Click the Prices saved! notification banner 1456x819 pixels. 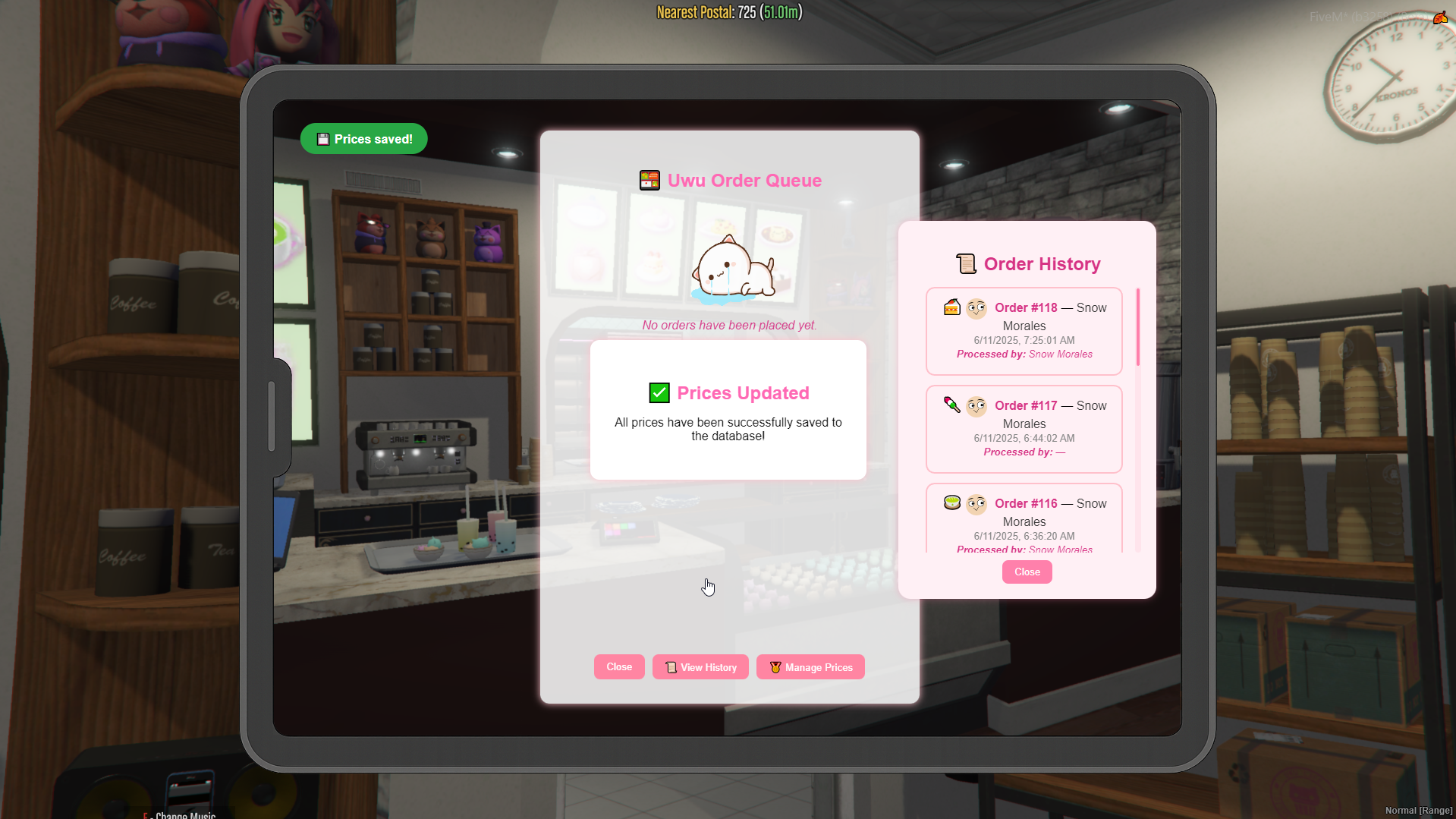(x=363, y=139)
